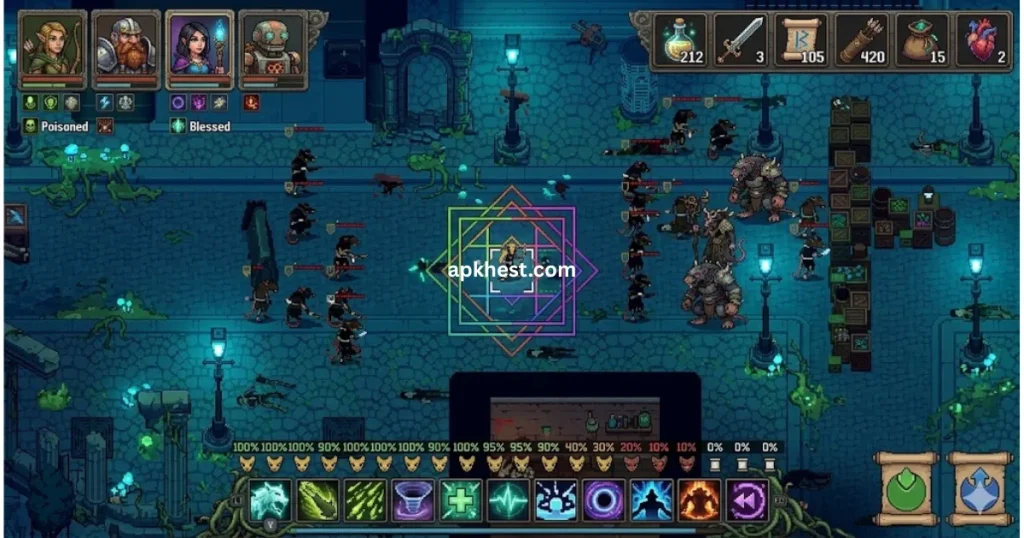Click the purple rewind arrows ability
The height and width of the screenshot is (538, 1024).
click(x=746, y=499)
